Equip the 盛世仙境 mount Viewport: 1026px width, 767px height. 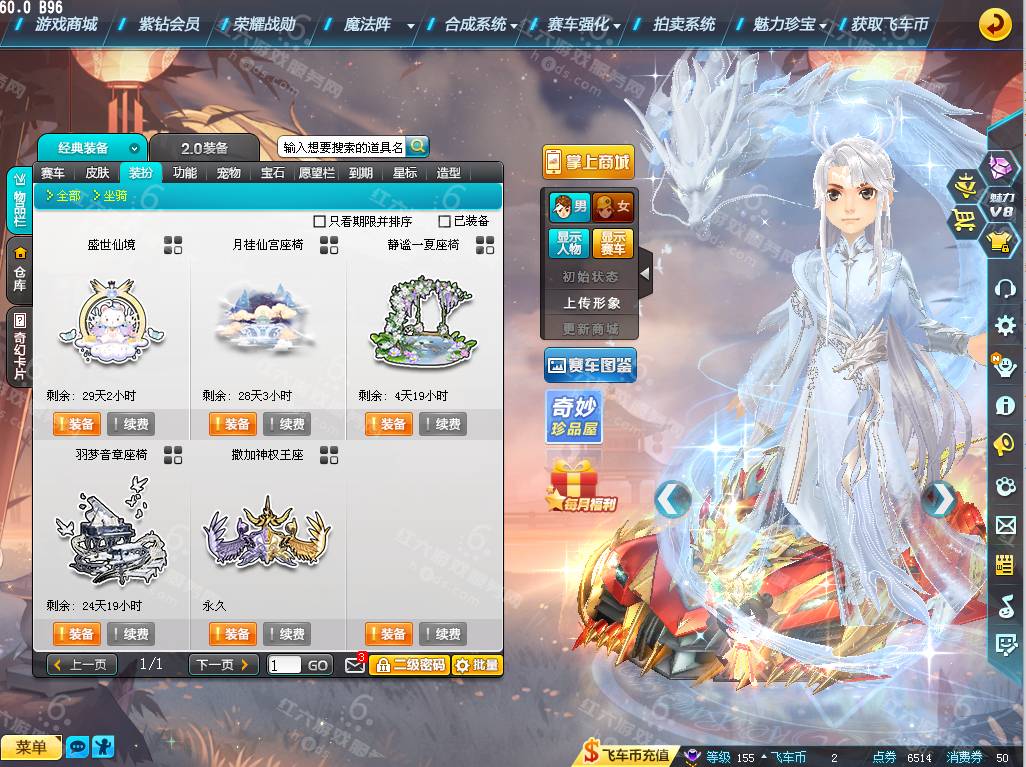coord(76,424)
